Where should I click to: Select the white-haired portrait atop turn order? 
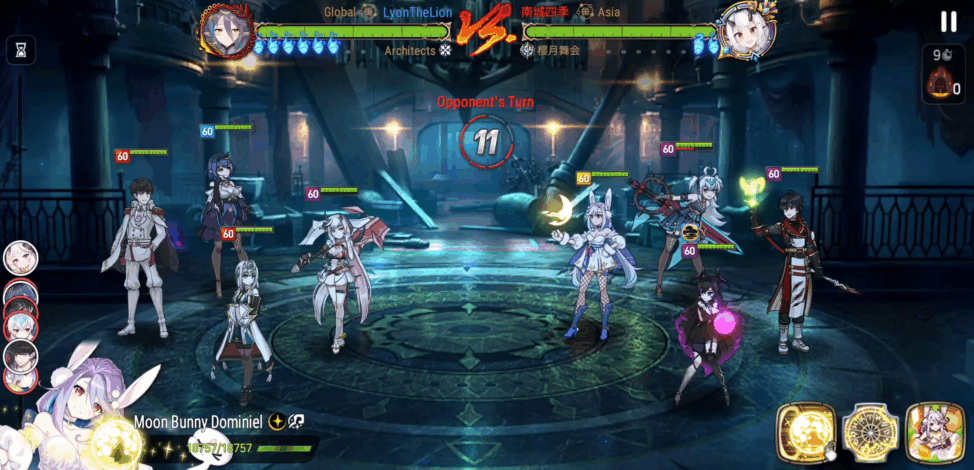[x=20, y=258]
